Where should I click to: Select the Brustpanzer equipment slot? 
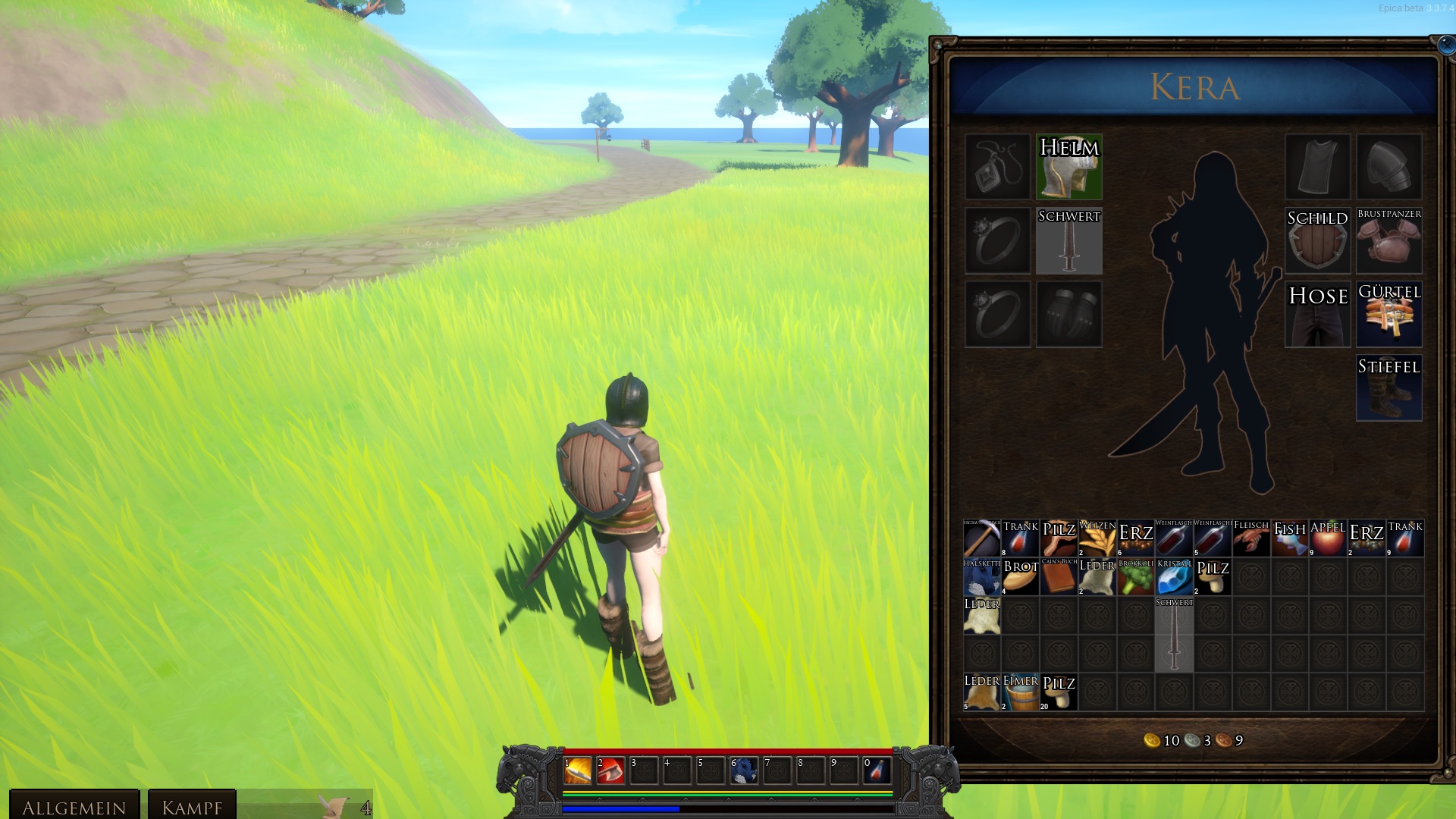click(x=1389, y=241)
